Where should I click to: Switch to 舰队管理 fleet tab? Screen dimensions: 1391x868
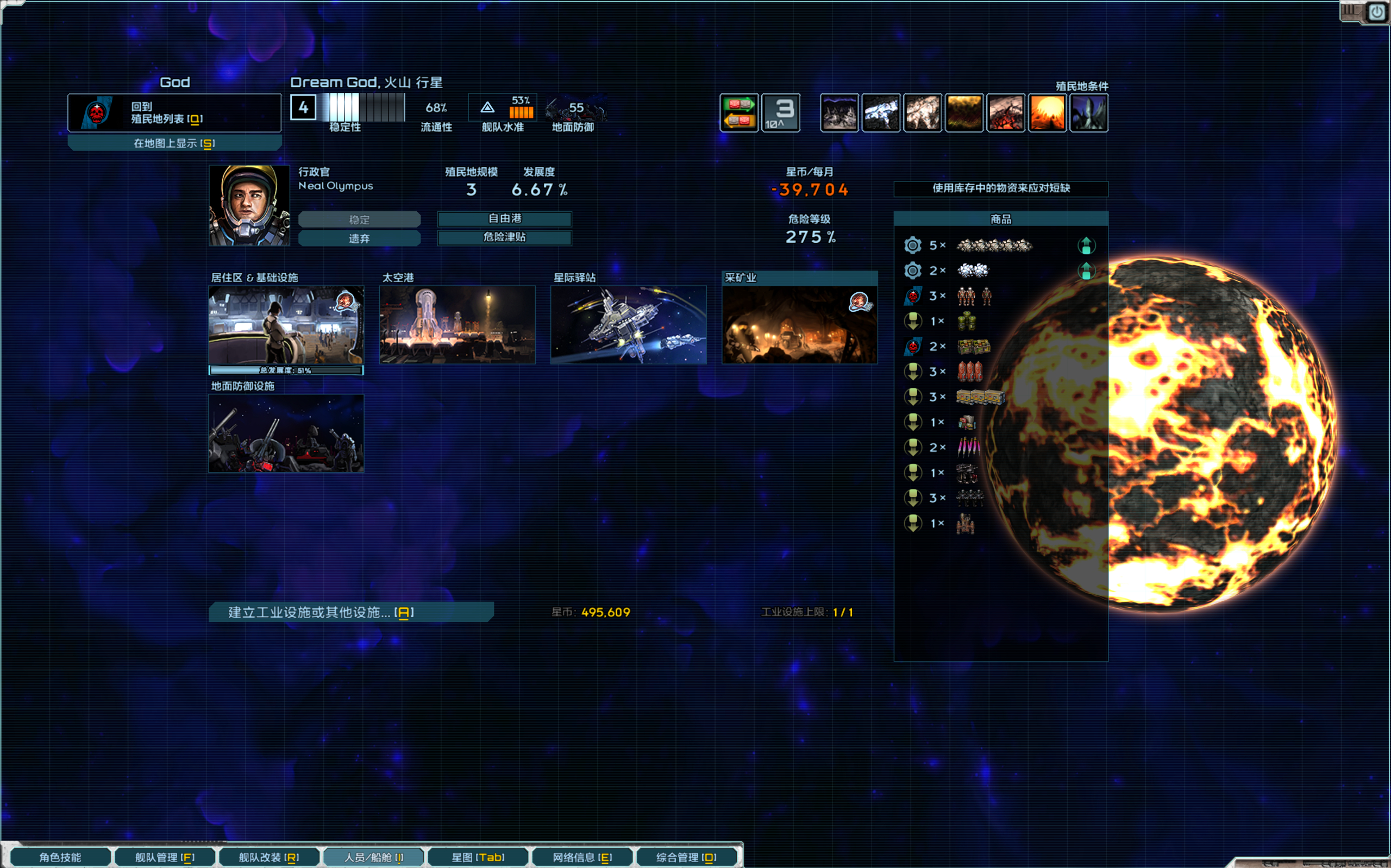165,857
